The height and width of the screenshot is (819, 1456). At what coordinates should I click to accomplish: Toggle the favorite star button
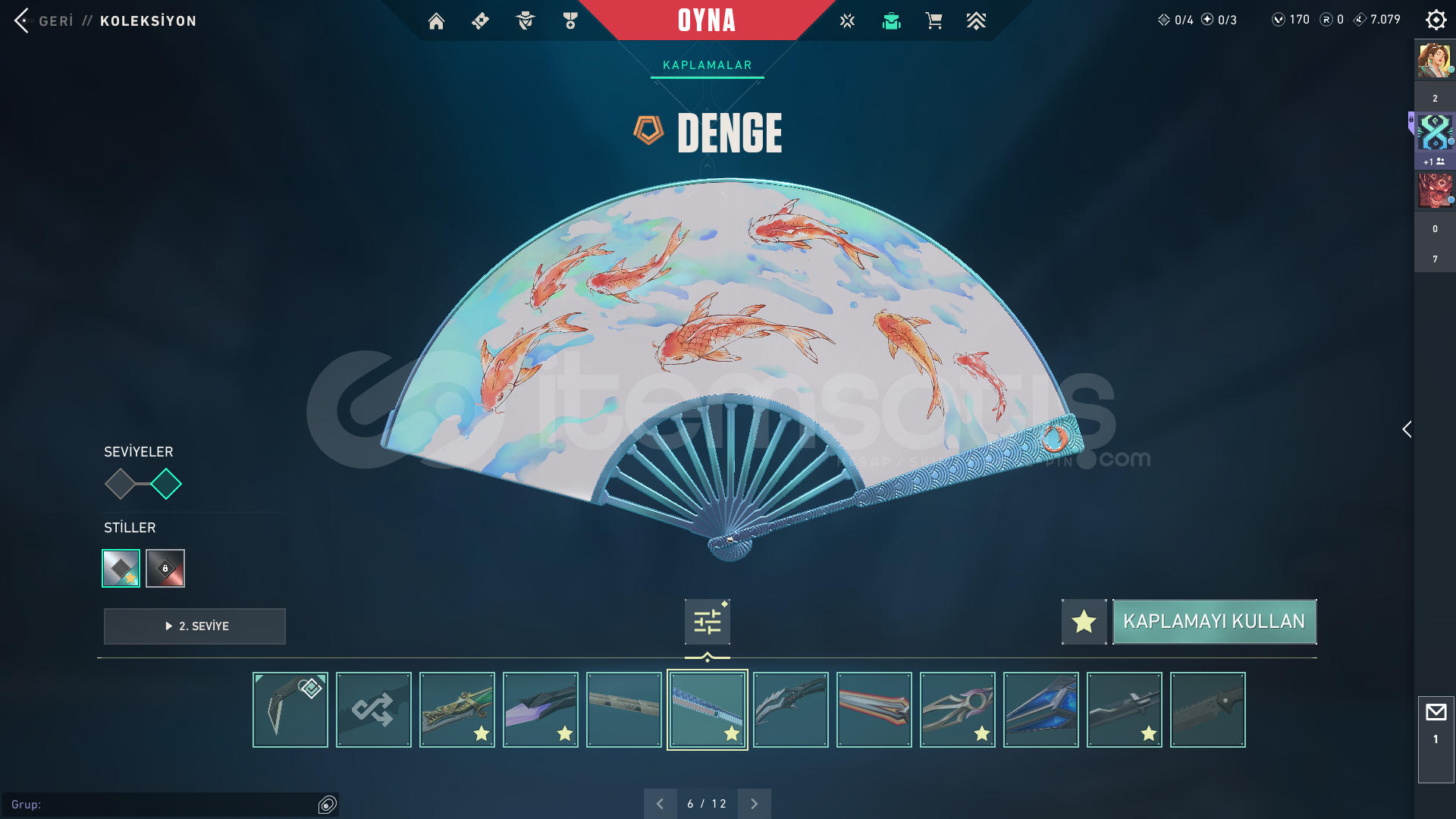[1084, 622]
